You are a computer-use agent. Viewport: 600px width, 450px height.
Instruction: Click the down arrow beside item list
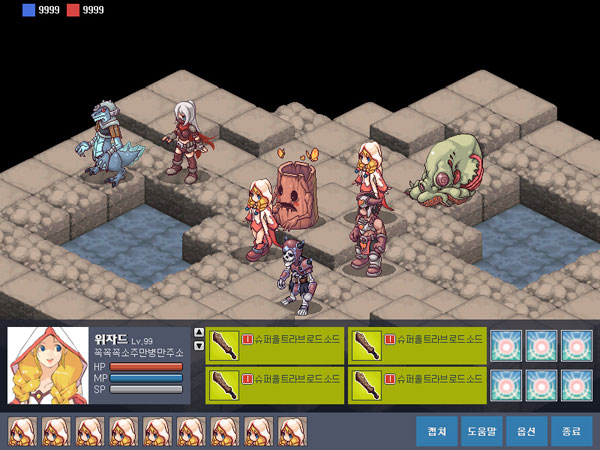pos(199,346)
